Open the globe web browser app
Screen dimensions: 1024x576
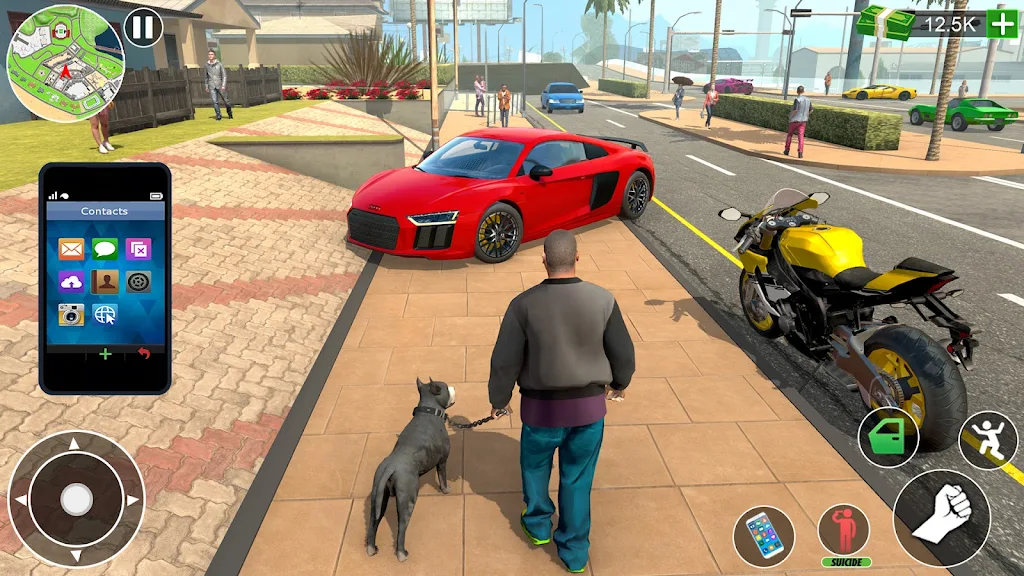(x=105, y=314)
